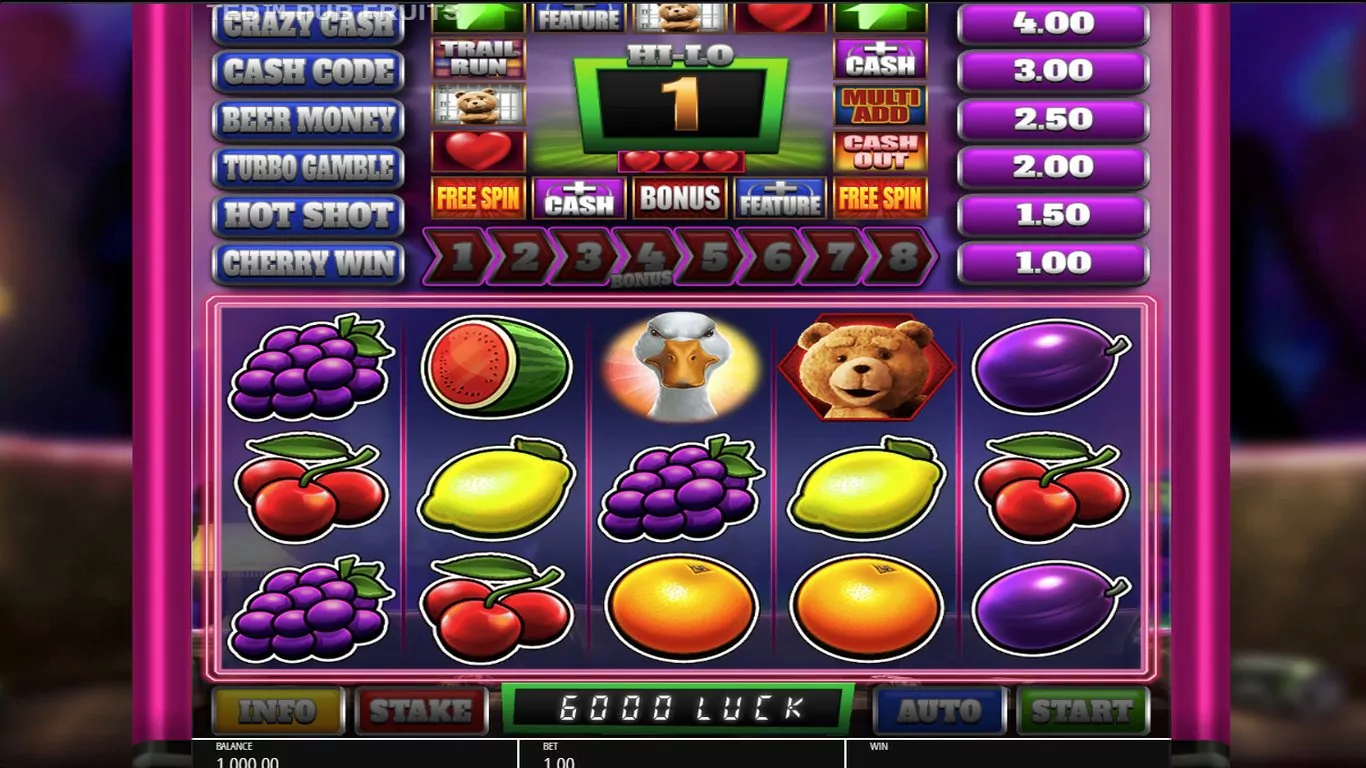1366x768 pixels.
Task: Select the Cash Out trail tile
Action: pyautogui.click(x=880, y=151)
